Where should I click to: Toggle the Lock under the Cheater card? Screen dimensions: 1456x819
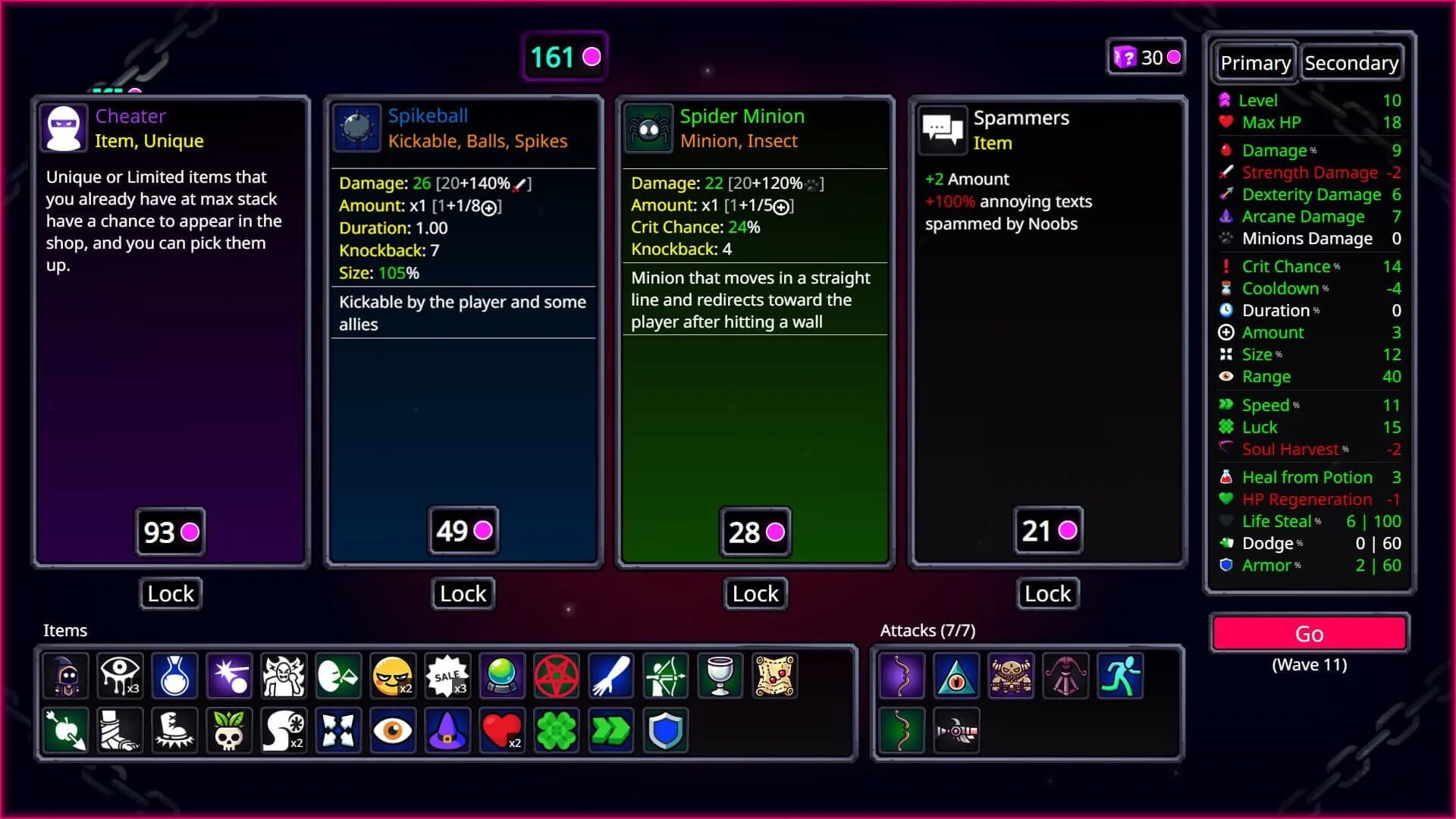(170, 594)
